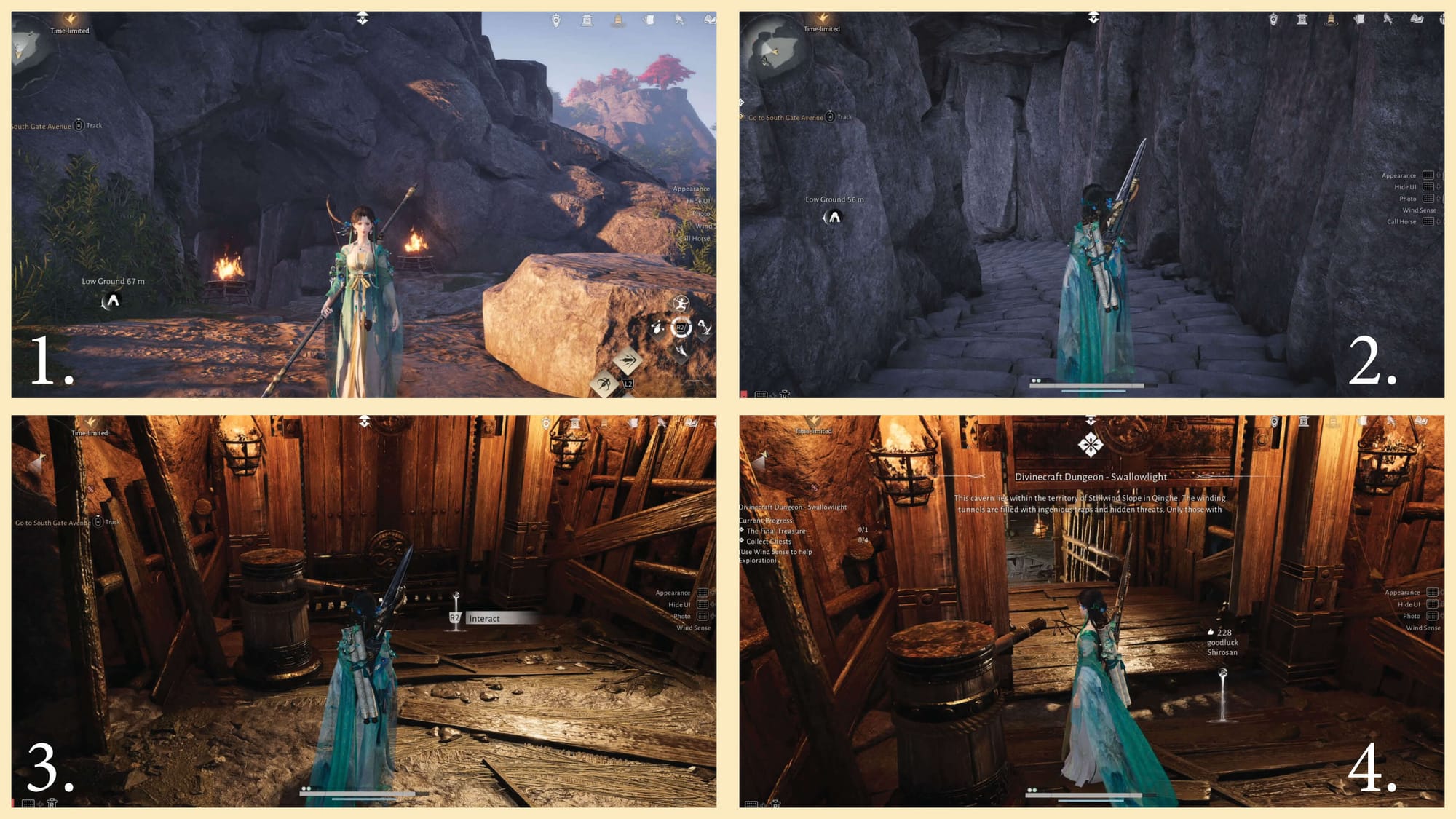The image size is (1456, 819).
Task: Click the Collect Chests objective in the tracker
Action: (x=769, y=542)
